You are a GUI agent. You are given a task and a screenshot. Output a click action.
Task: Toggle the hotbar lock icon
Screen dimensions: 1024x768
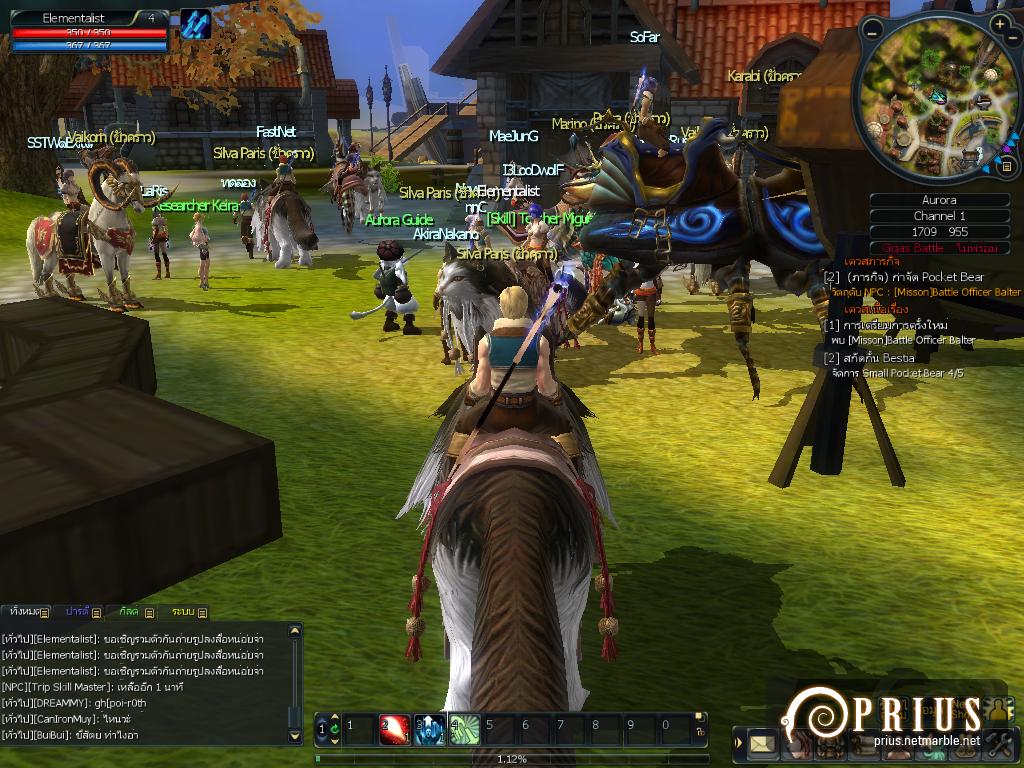698,731
